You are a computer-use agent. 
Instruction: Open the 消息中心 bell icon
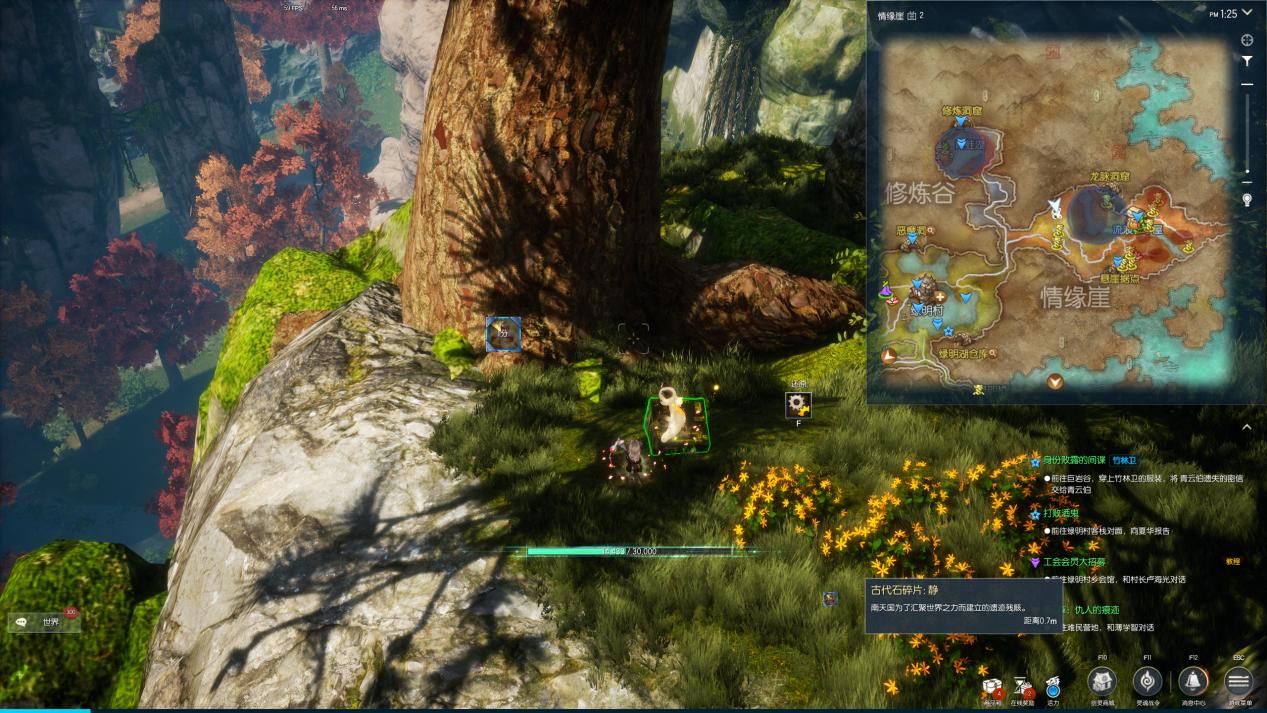point(1192,682)
